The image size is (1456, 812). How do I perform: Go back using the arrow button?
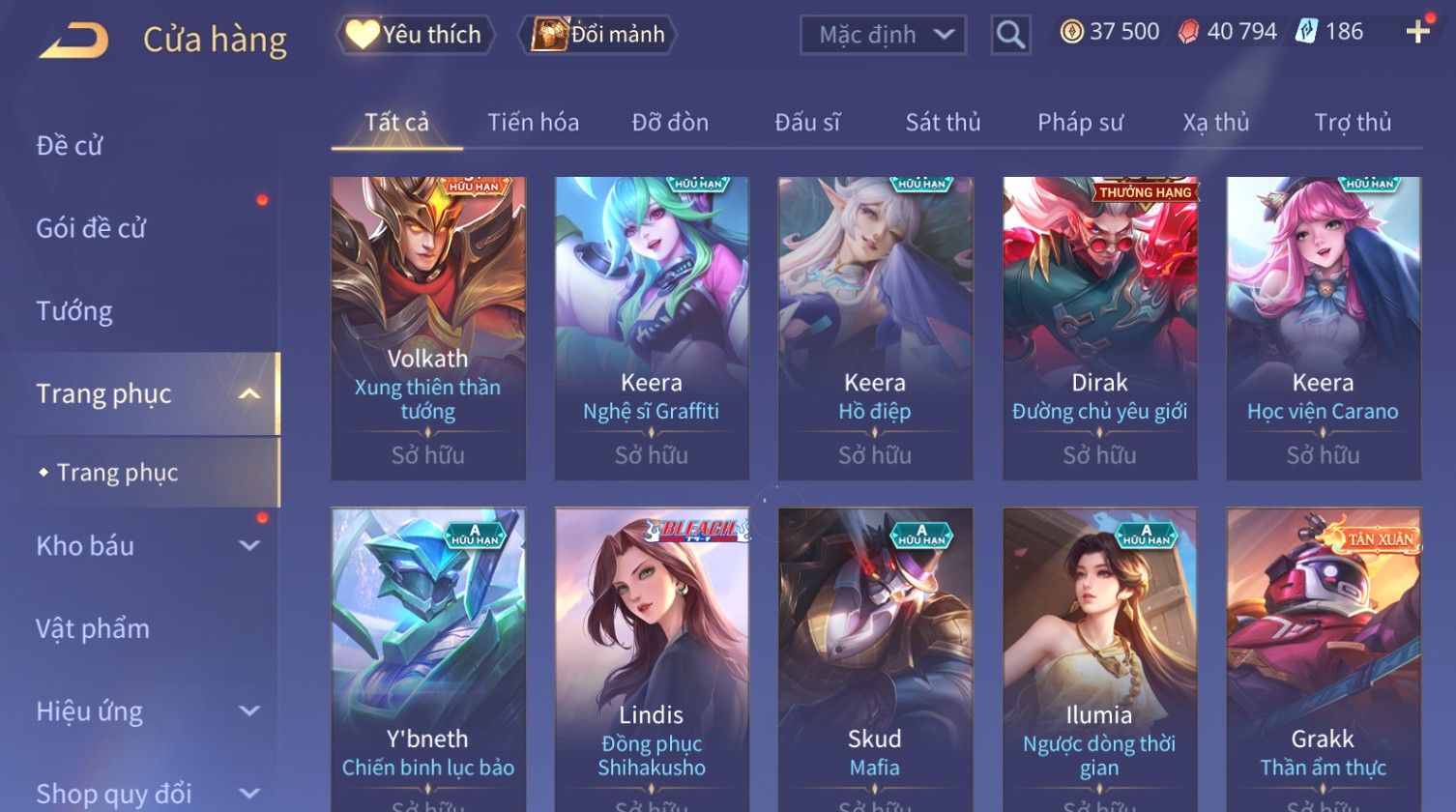pyautogui.click(x=73, y=41)
